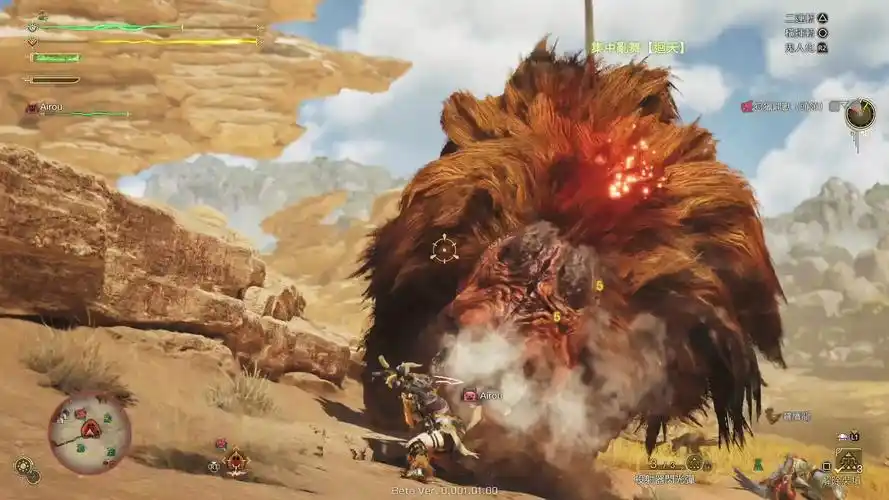Open the circular minimap
Image resolution: width=889 pixels, height=500 pixels.
click(x=89, y=433)
